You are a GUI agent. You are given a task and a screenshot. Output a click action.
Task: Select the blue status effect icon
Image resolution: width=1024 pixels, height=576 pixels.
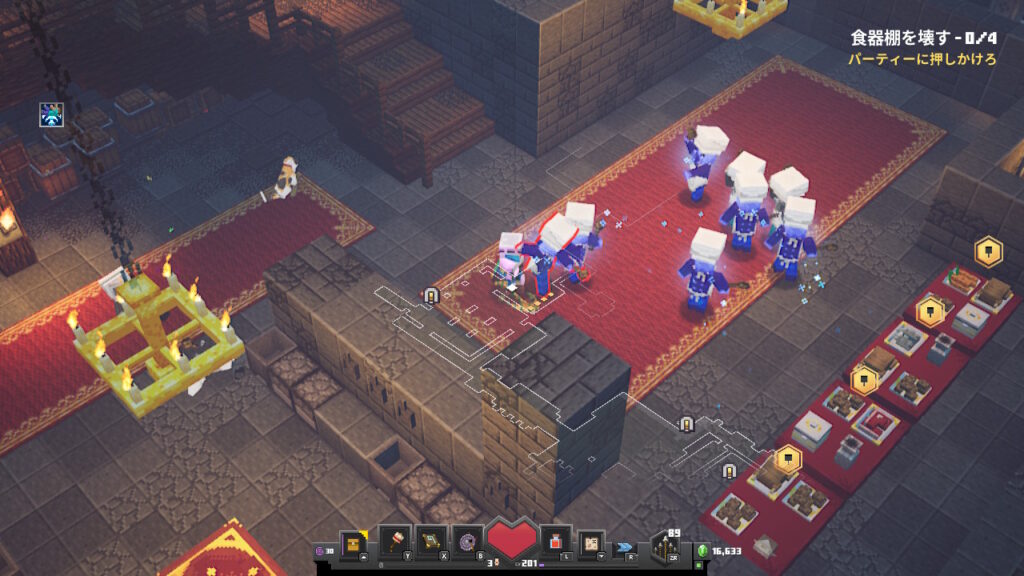52,114
